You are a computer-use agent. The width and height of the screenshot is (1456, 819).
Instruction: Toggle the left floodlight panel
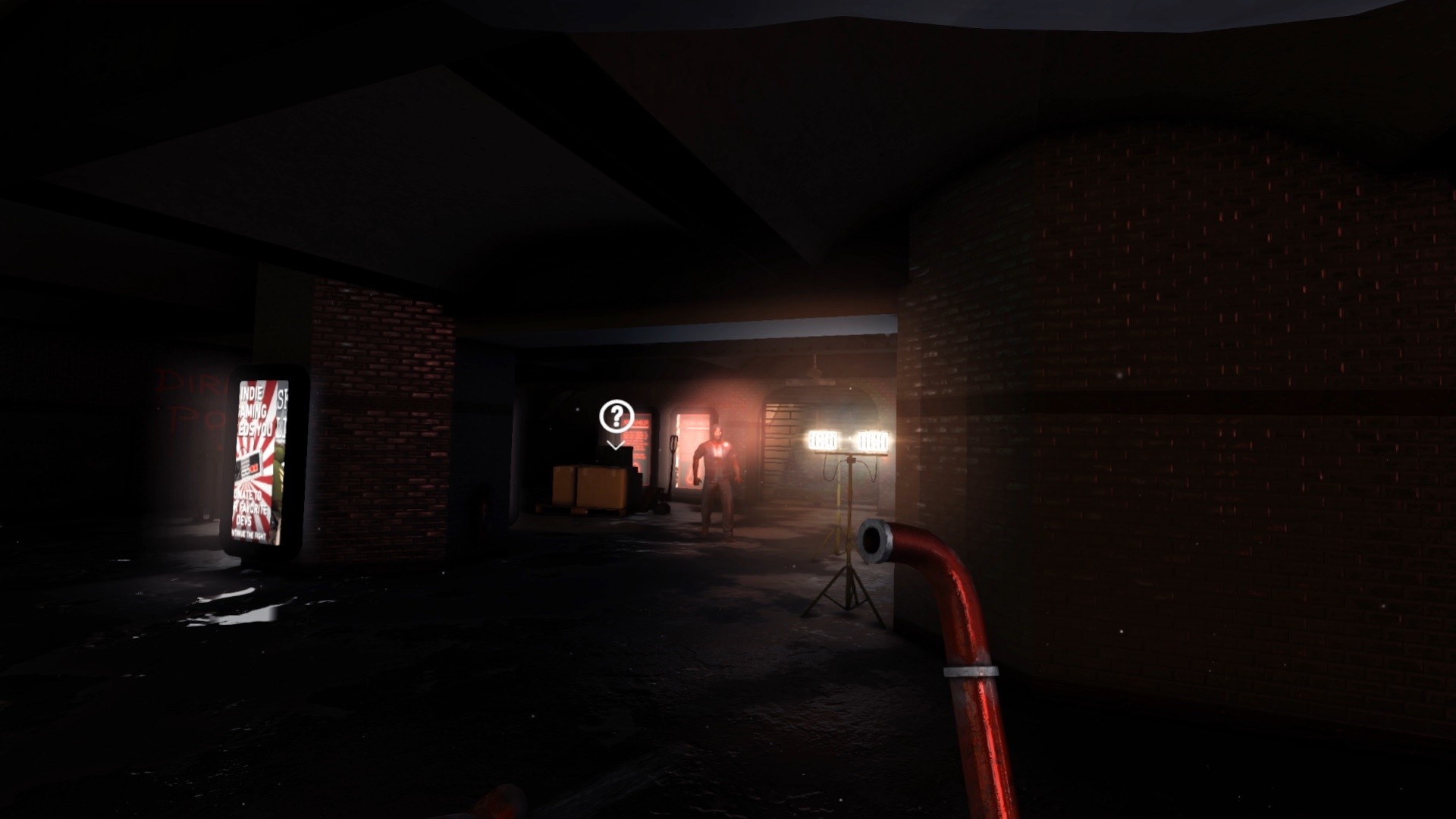[x=823, y=438]
